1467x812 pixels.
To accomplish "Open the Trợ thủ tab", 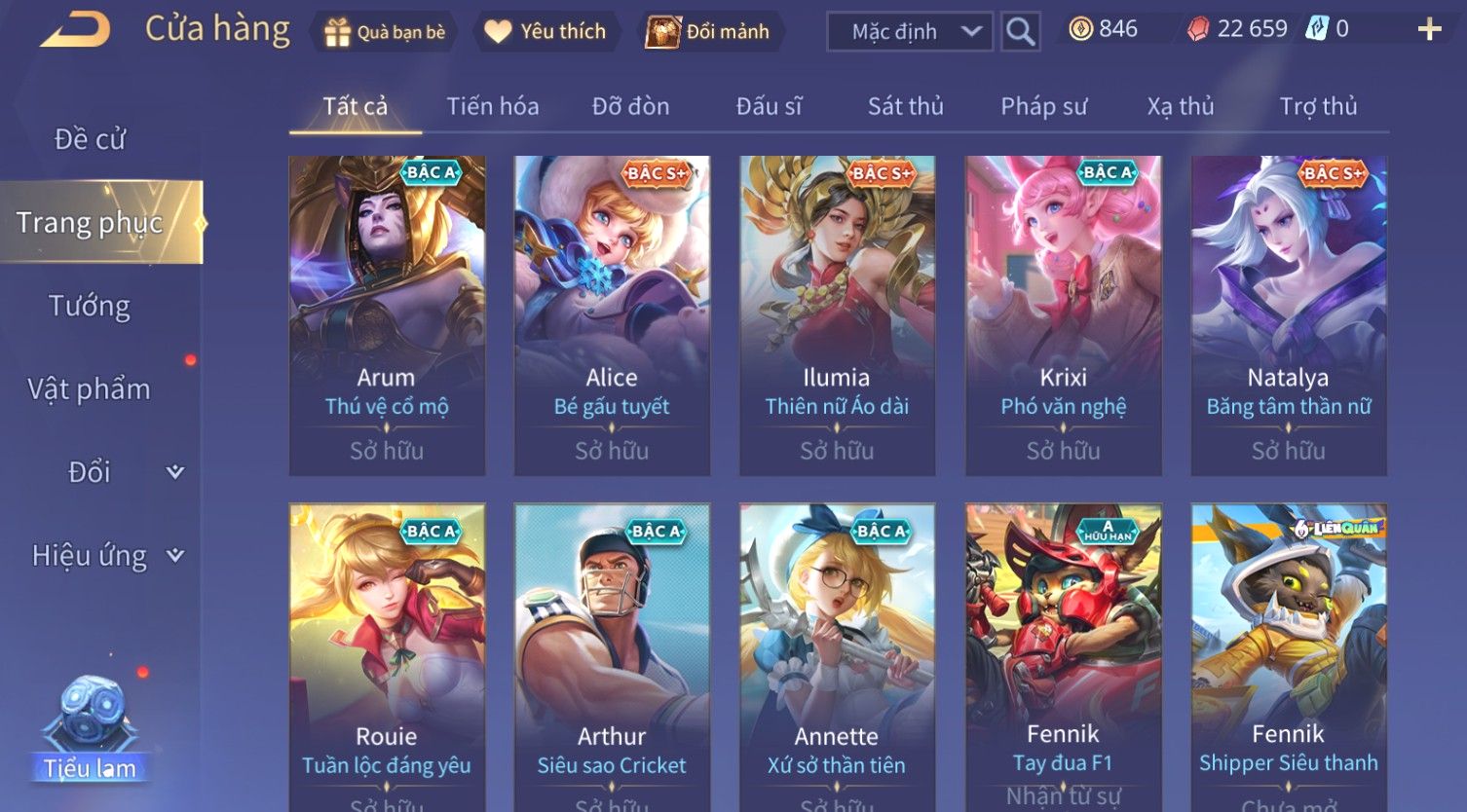I will pos(1318,106).
